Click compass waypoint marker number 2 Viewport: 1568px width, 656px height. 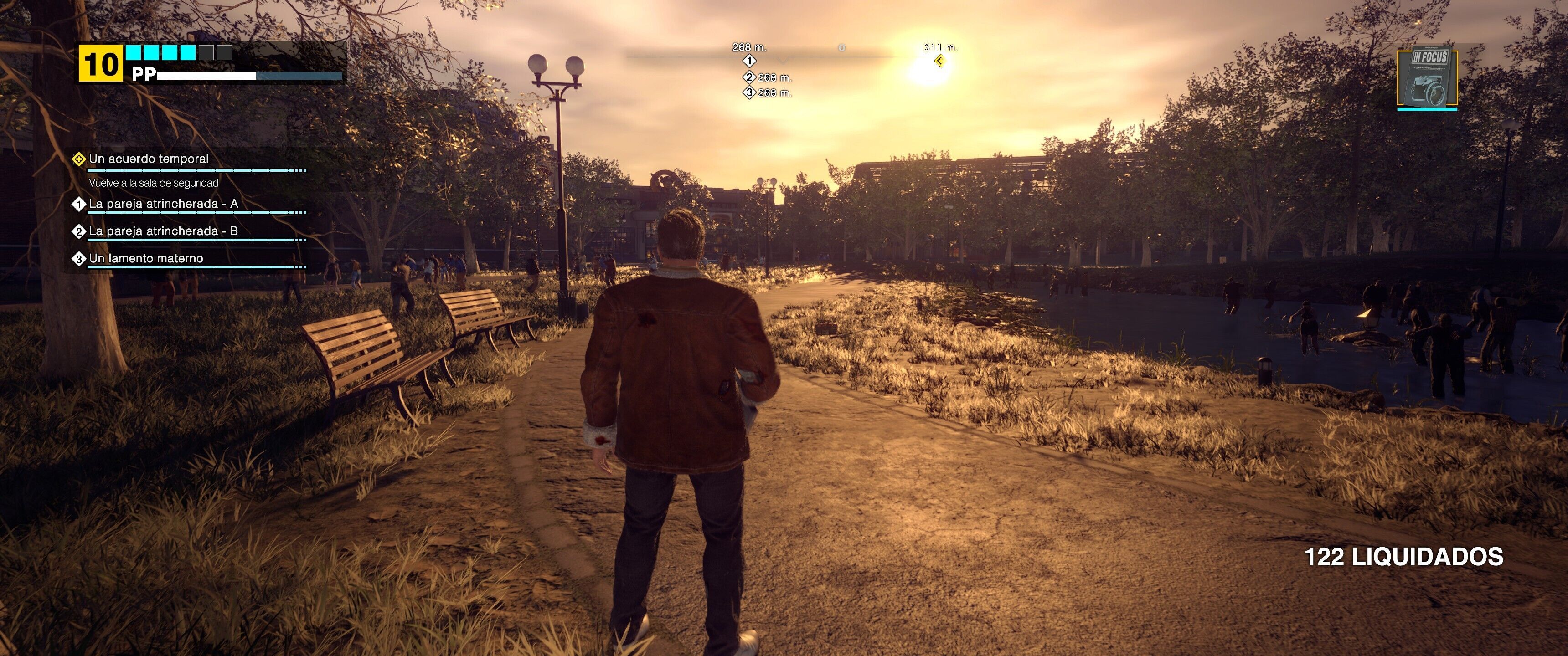[x=749, y=77]
